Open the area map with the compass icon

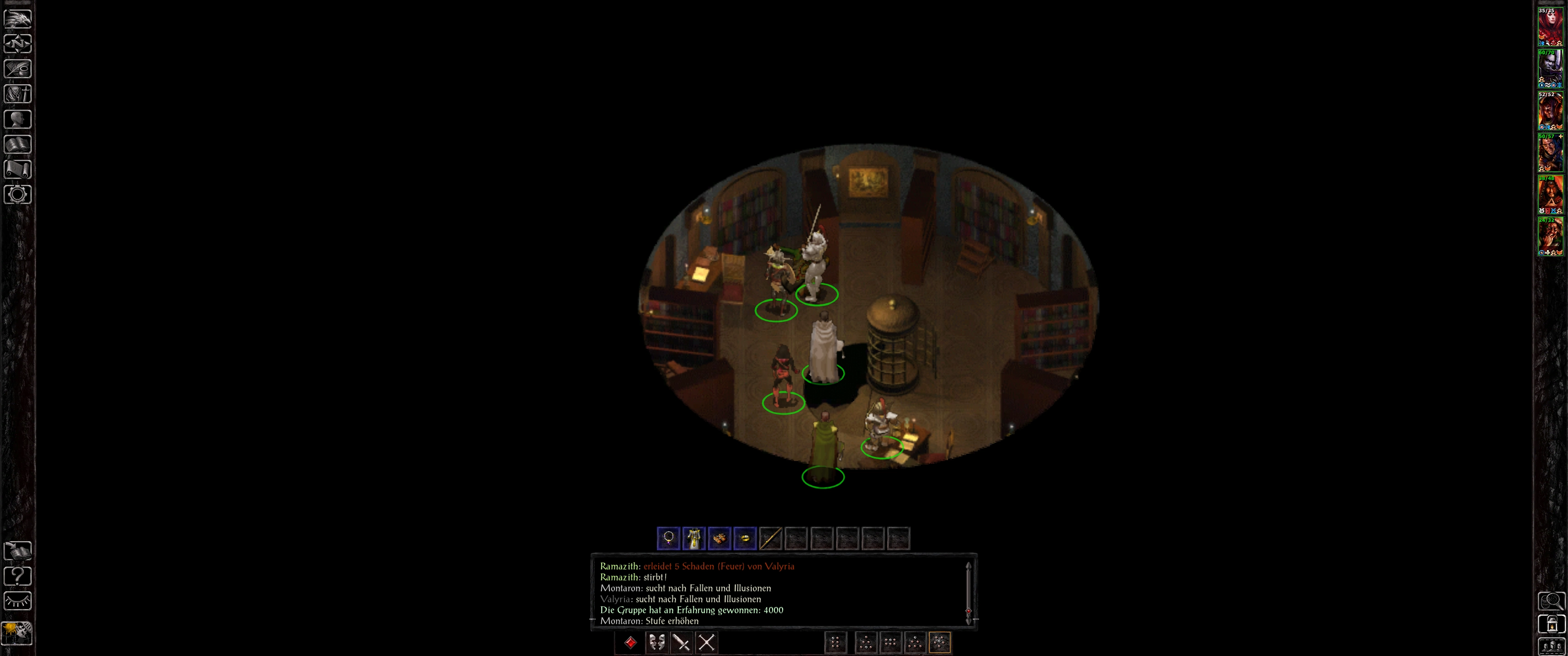(x=18, y=44)
